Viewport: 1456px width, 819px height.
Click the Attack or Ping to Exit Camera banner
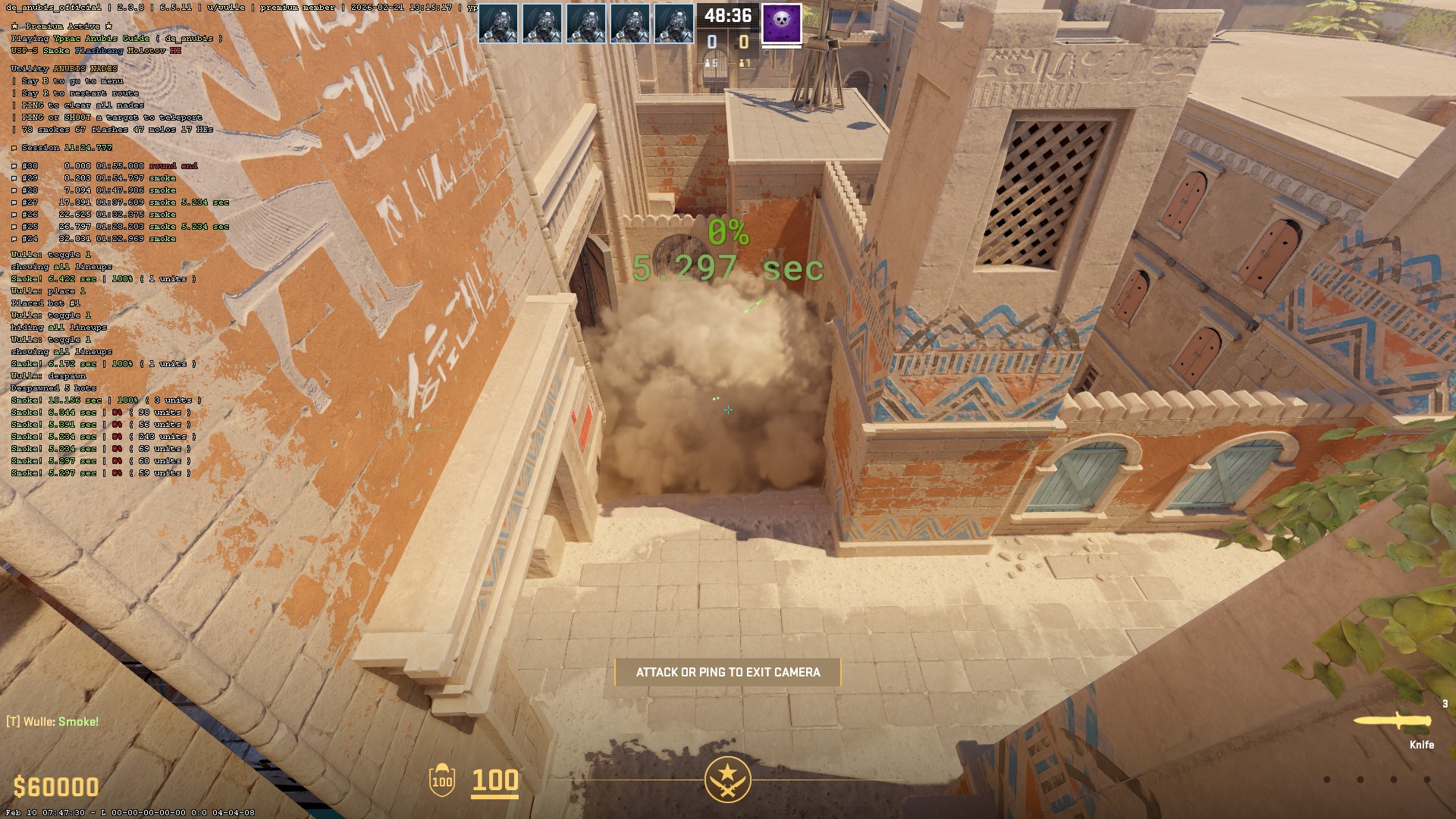coord(727,672)
